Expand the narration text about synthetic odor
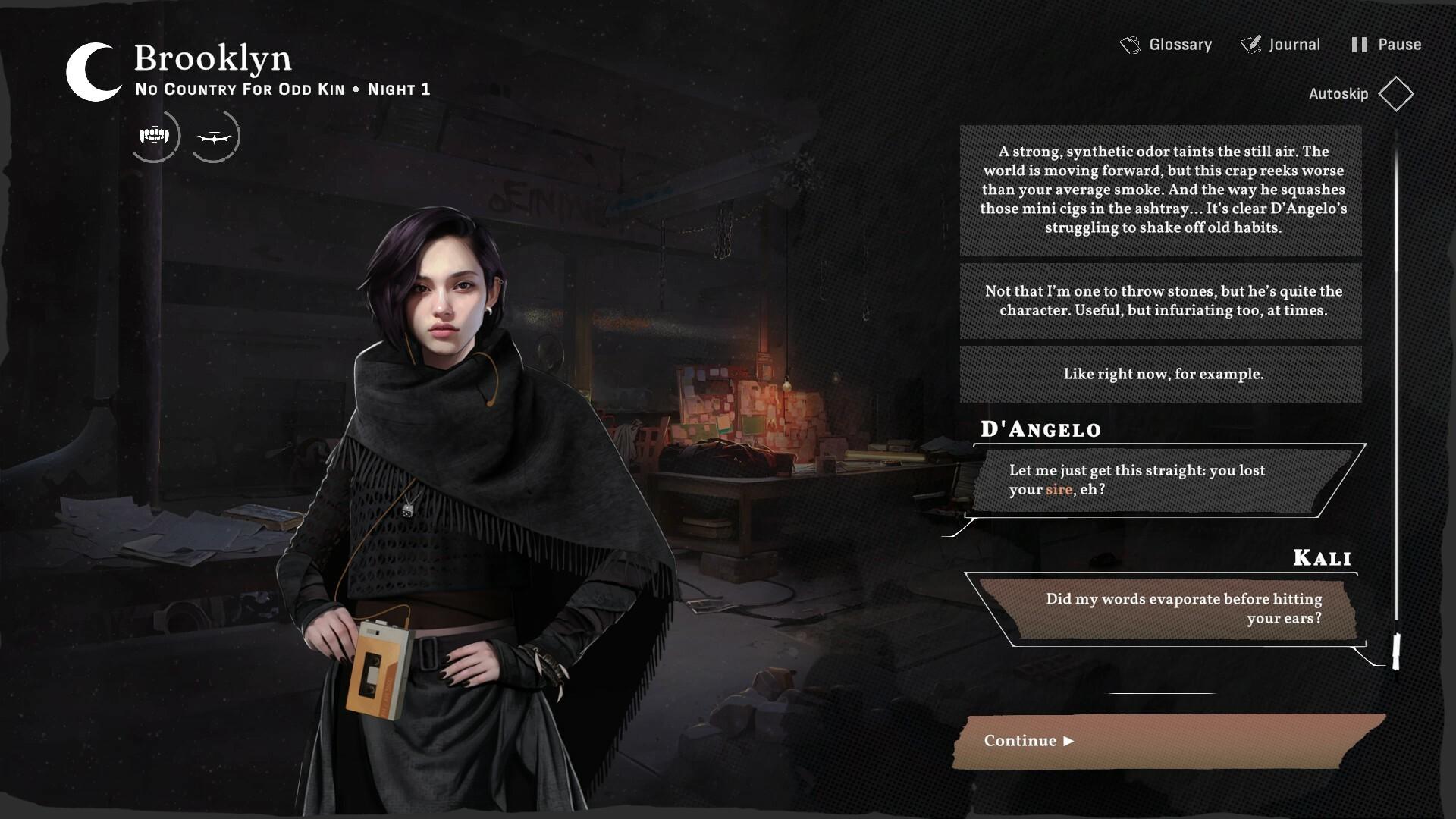The width and height of the screenshot is (1456, 819). coord(1160,190)
